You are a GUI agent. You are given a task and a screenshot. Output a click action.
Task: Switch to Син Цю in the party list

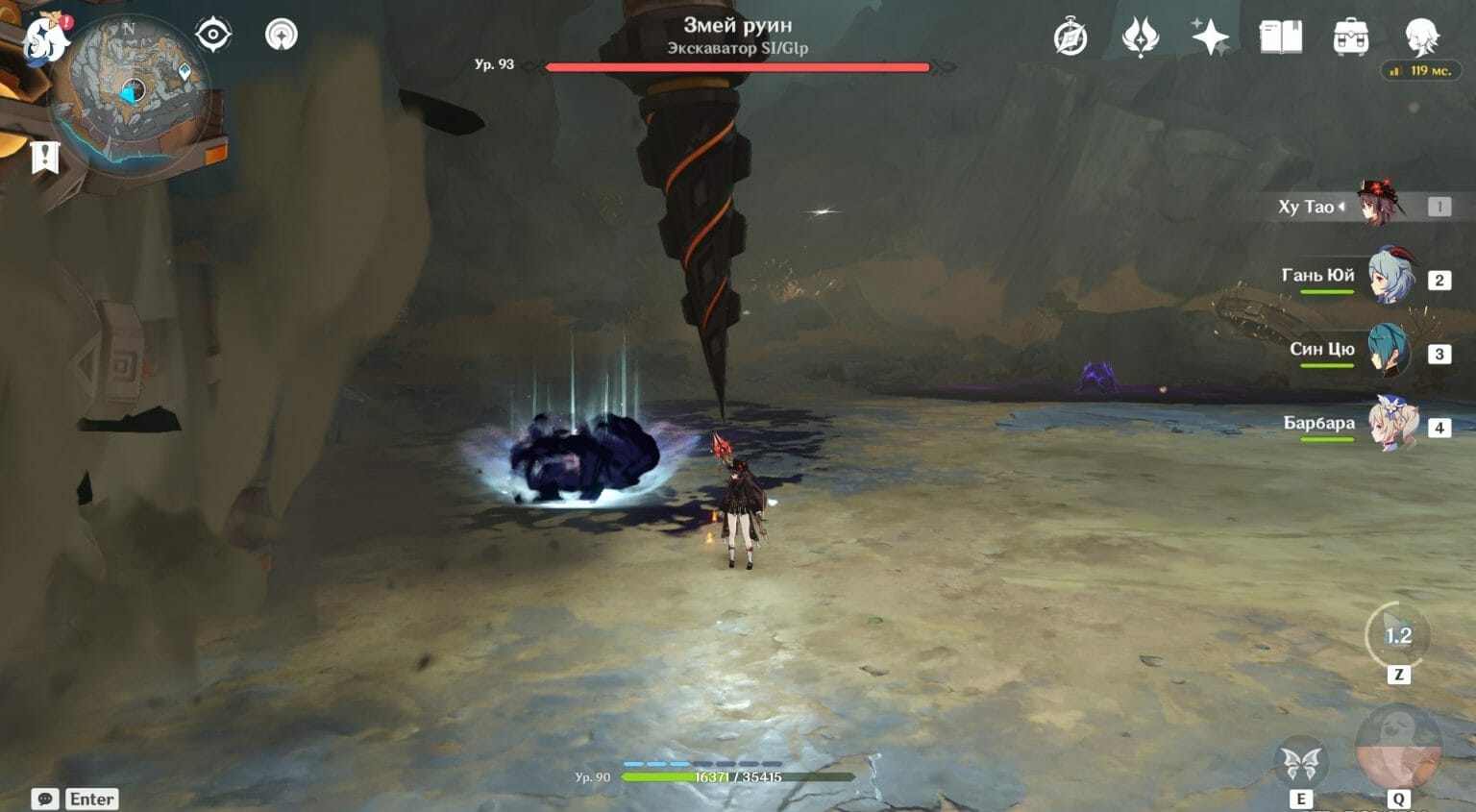pos(1387,350)
